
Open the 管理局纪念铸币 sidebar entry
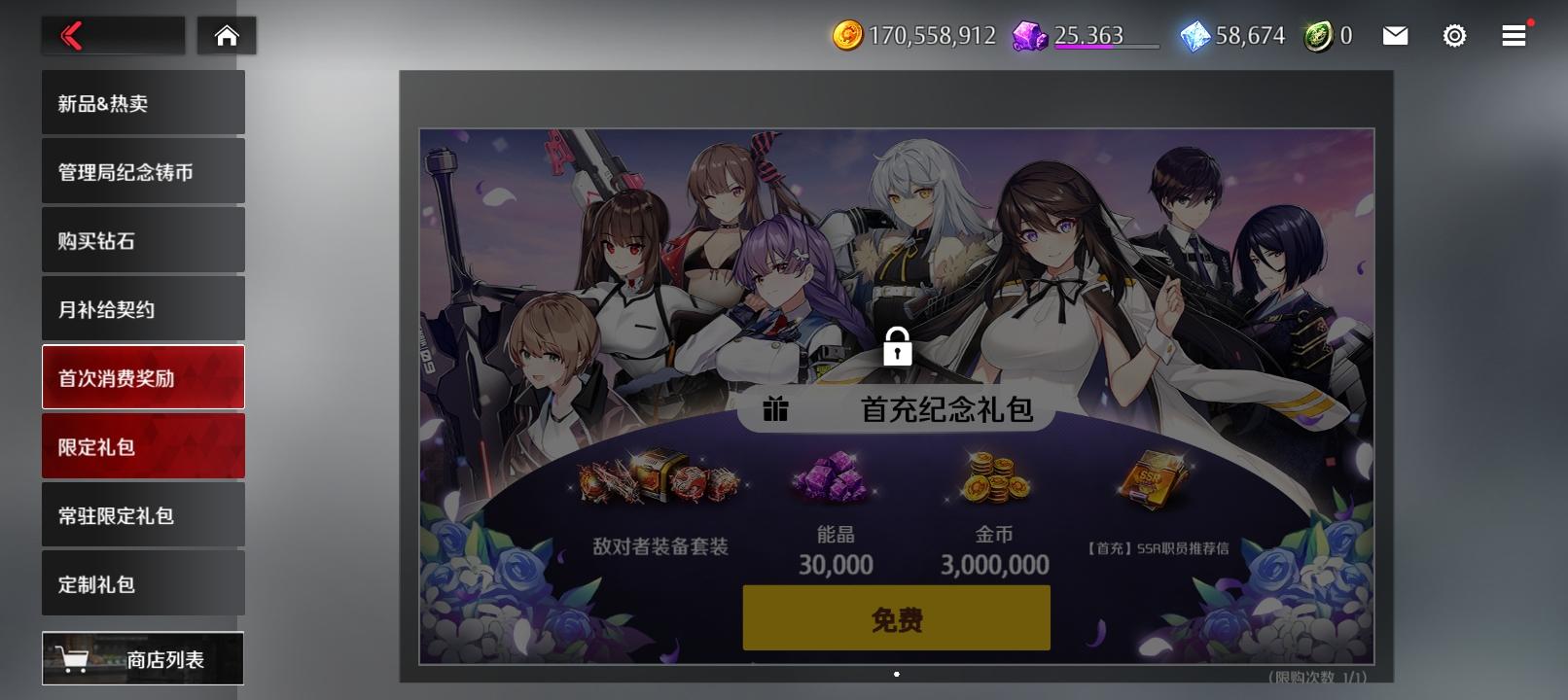point(142,170)
